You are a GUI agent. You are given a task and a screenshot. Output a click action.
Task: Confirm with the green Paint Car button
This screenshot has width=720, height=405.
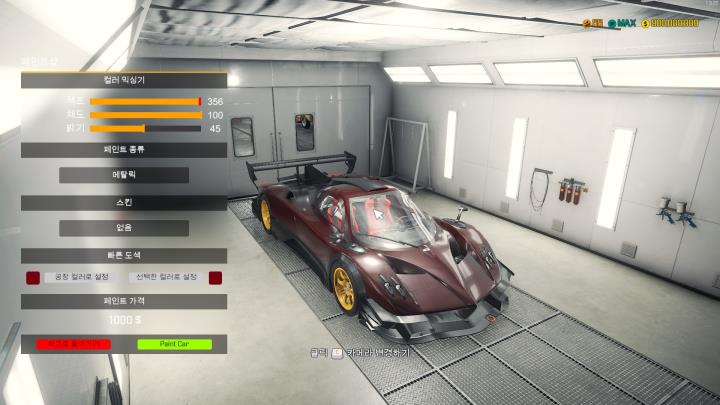(x=175, y=344)
